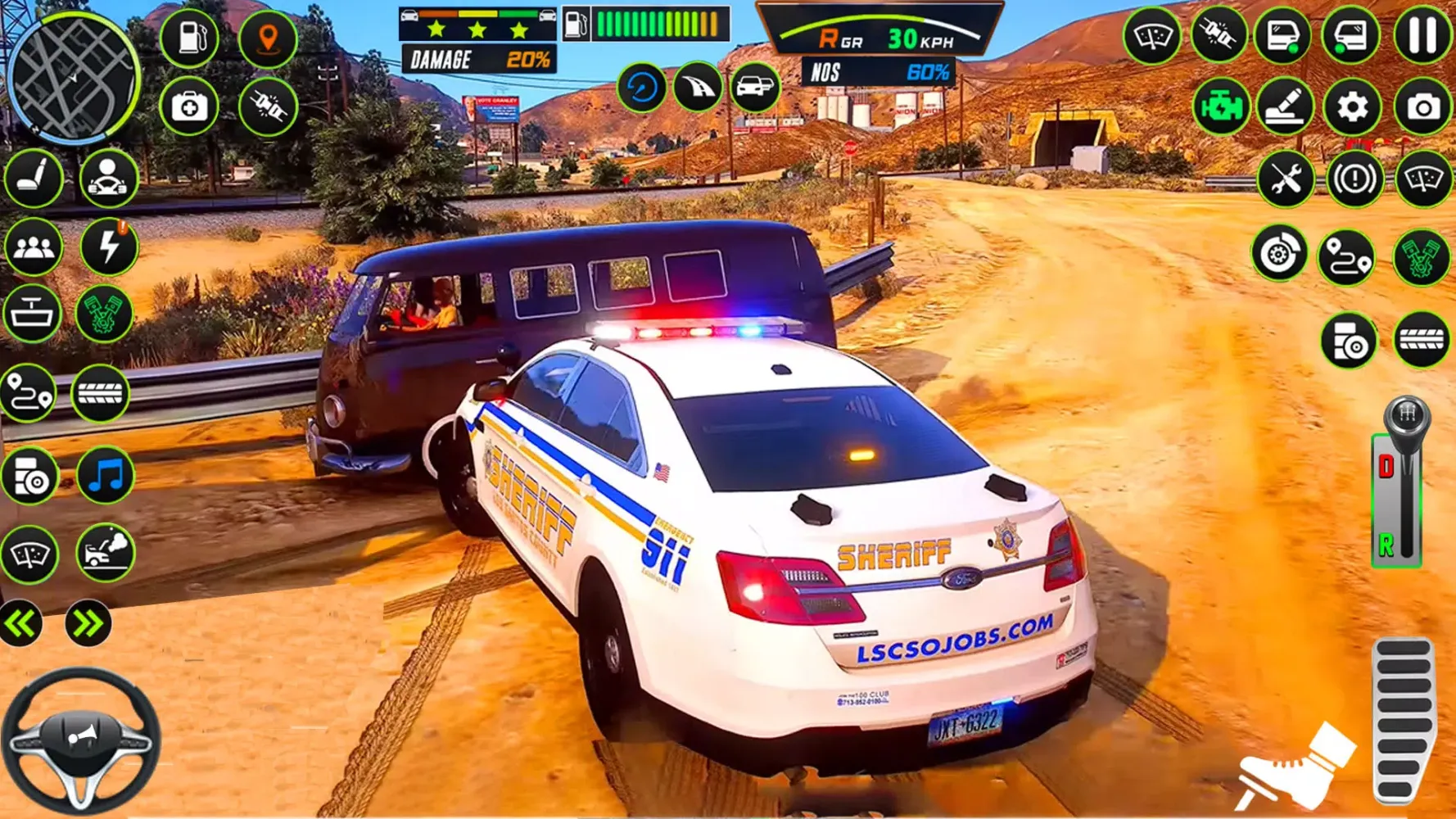
Task: Select the passengers group icon
Action: (34, 247)
